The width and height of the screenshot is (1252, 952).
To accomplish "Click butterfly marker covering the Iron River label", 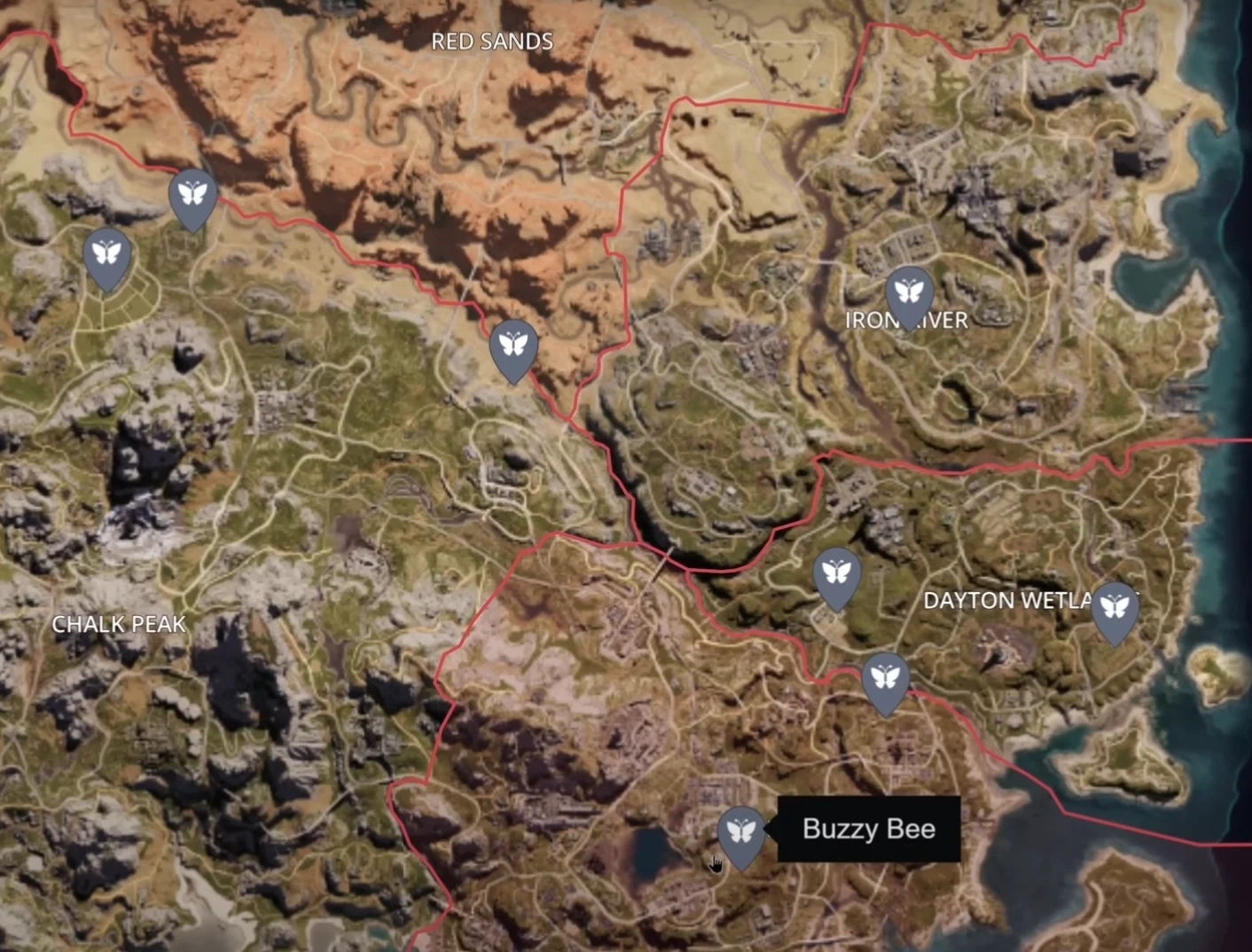I will [909, 293].
